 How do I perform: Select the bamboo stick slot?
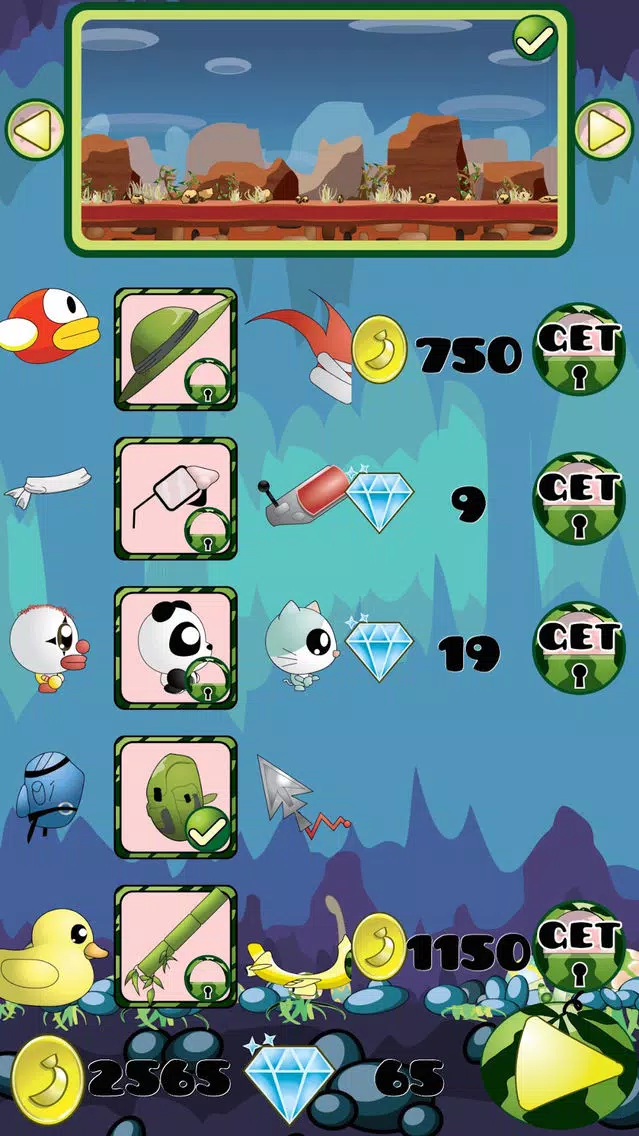(176, 946)
